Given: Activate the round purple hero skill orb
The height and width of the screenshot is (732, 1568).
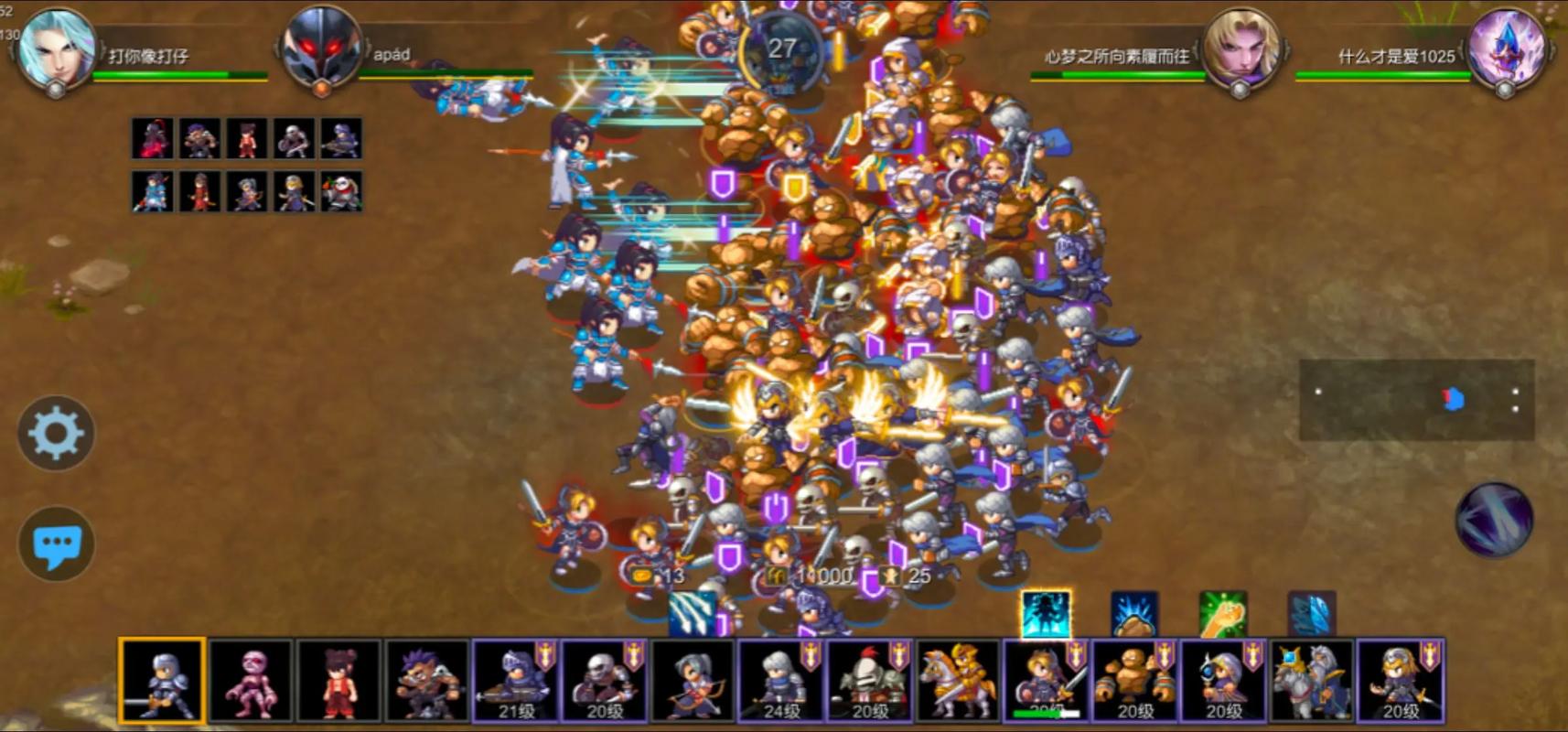Looking at the screenshot, I should (x=1493, y=520).
